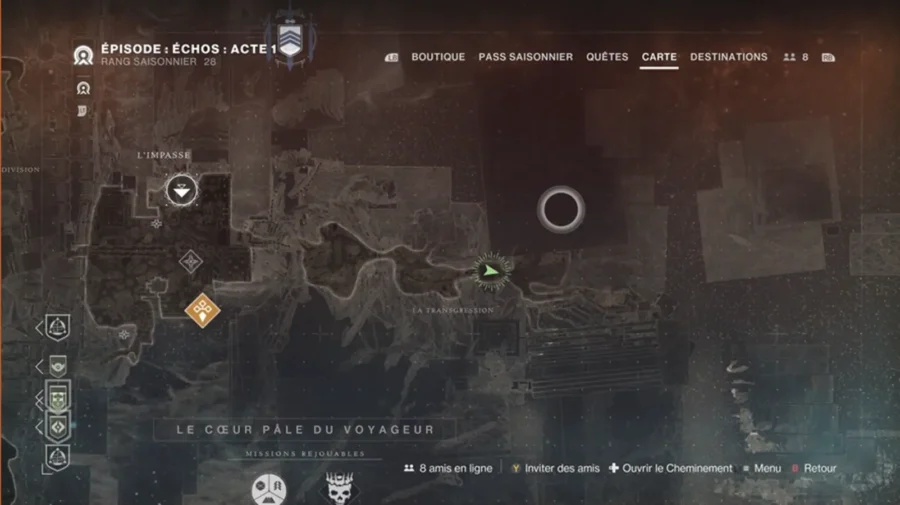The height and width of the screenshot is (505, 900).
Task: Open the round mission icon beside the skull
Action: coord(268,490)
